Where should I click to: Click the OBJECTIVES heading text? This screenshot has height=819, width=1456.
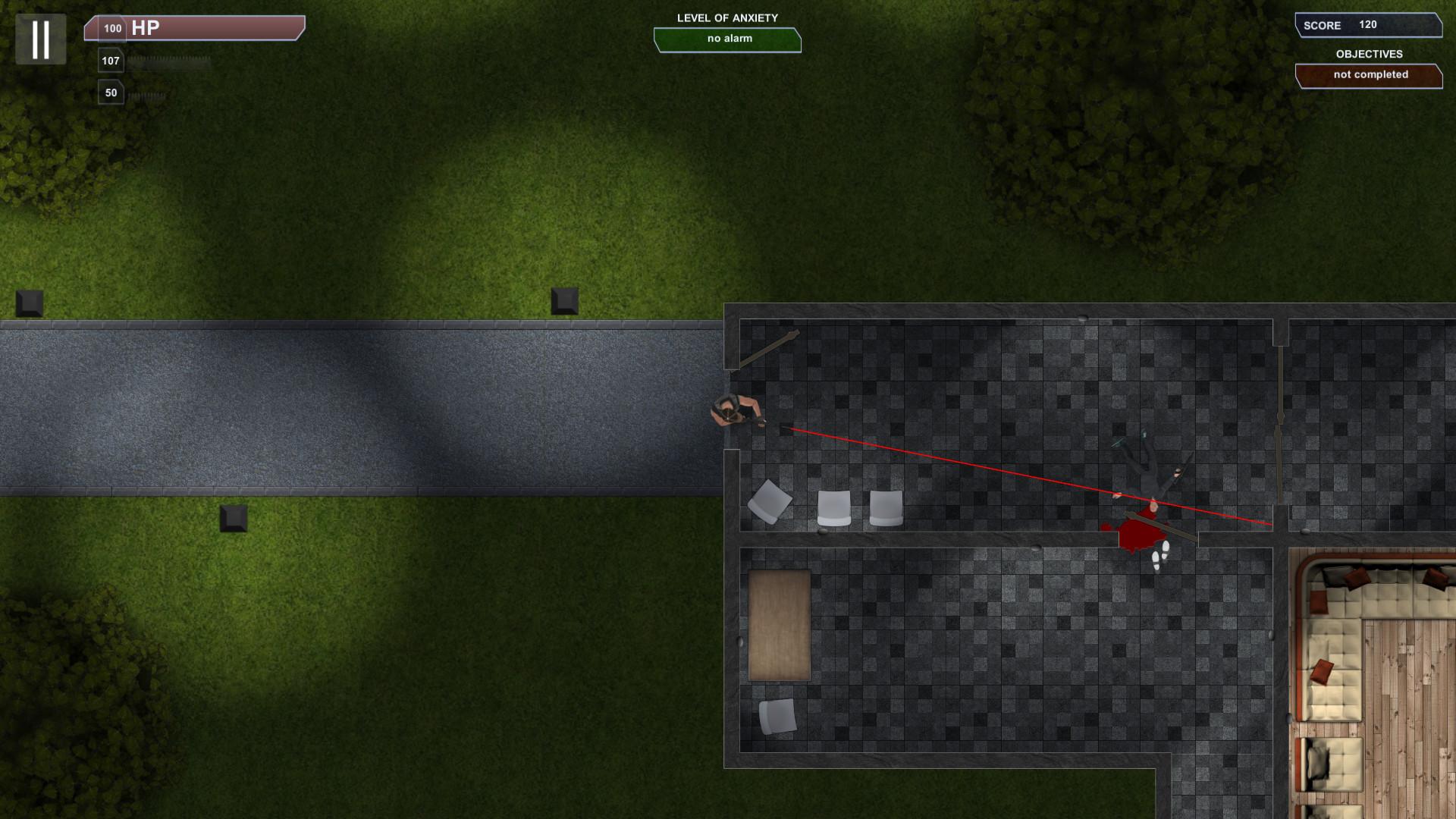tap(1370, 54)
